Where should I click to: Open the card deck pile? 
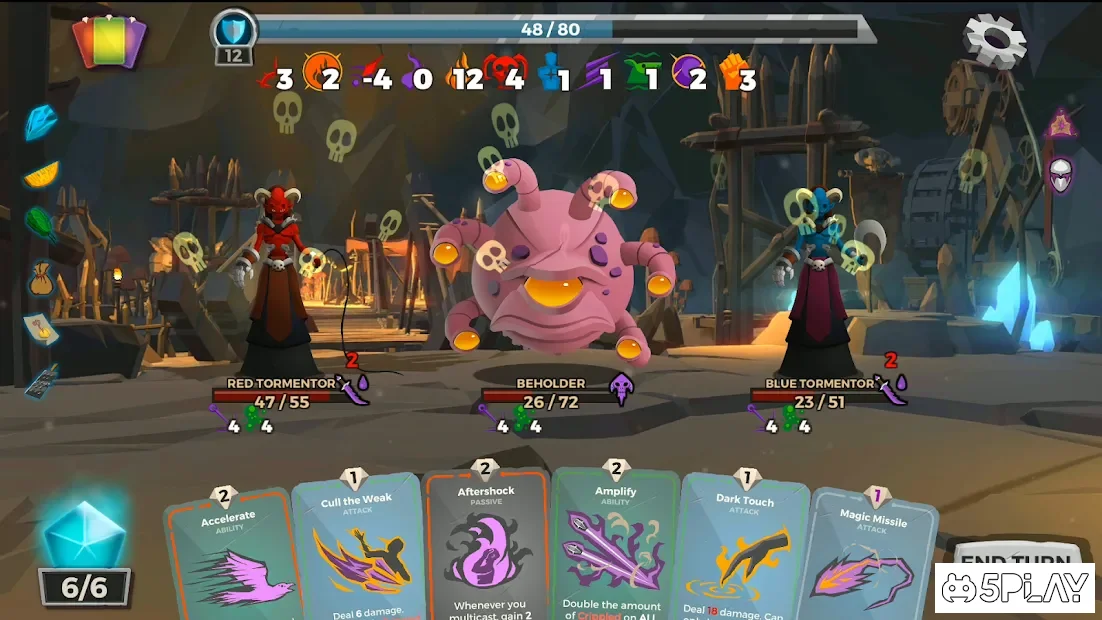click(109, 43)
